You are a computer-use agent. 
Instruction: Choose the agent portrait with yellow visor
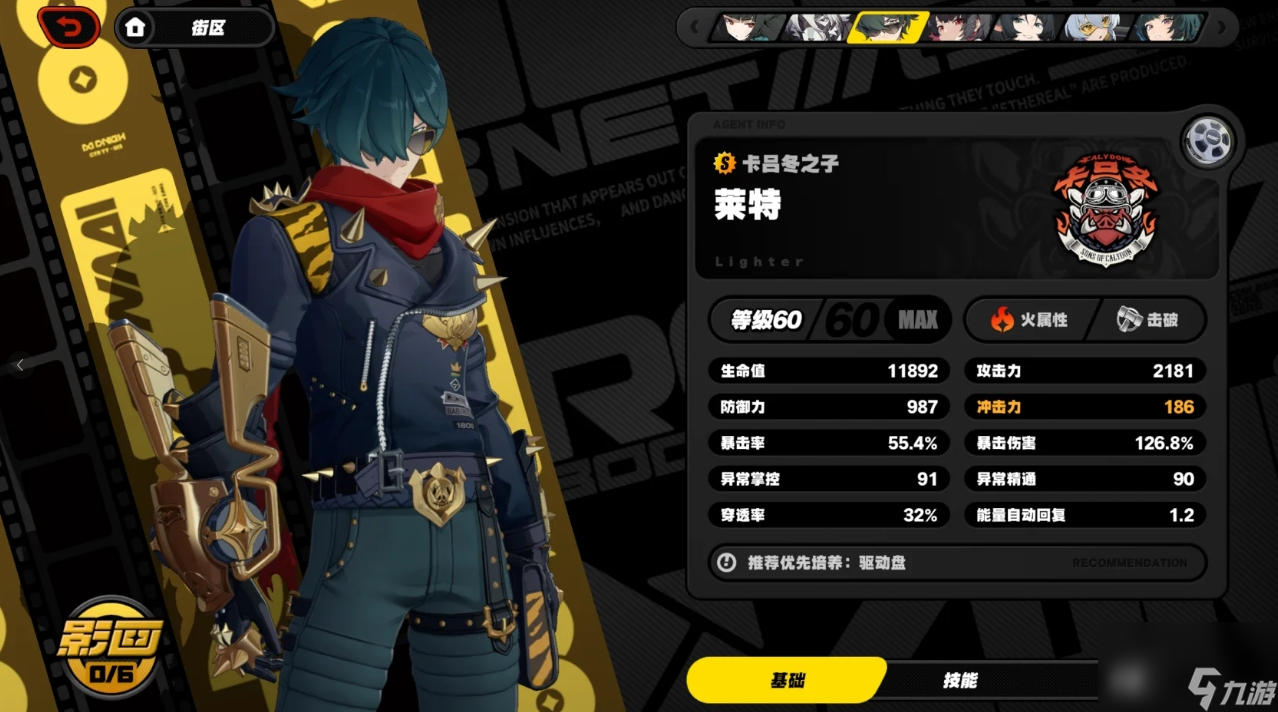(1095, 27)
